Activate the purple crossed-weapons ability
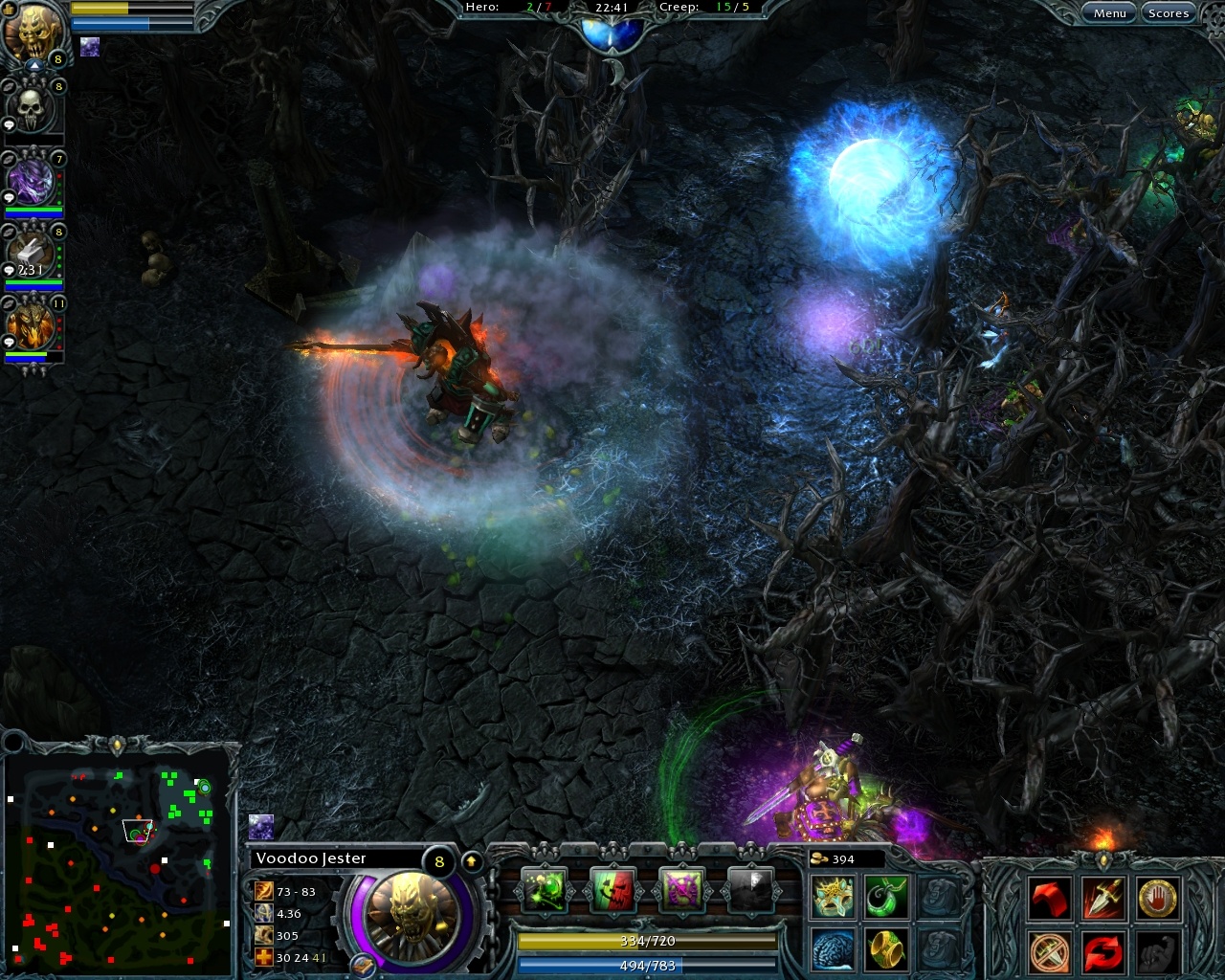Screen dimensions: 1225x980 point(679,888)
